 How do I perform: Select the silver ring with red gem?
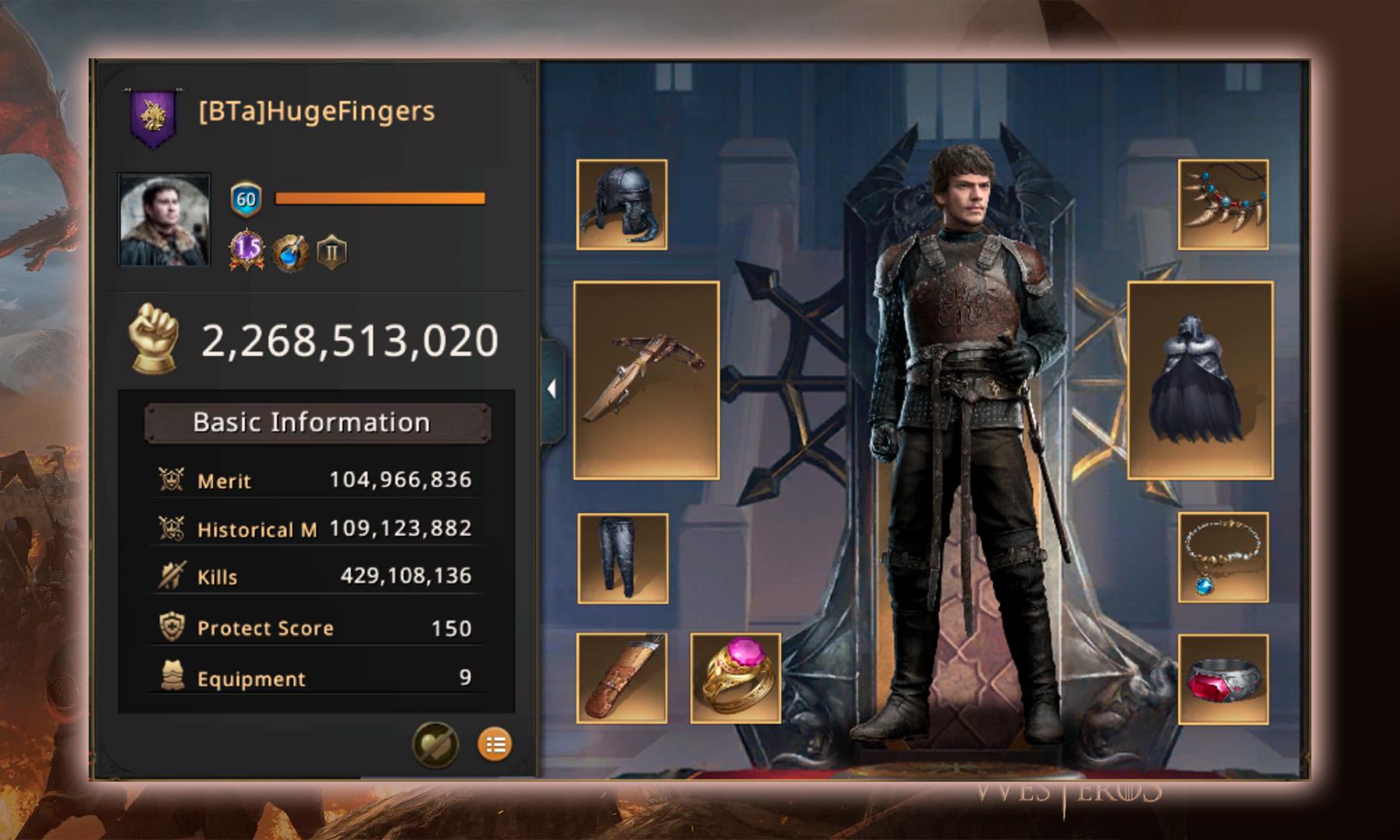pos(1223,679)
